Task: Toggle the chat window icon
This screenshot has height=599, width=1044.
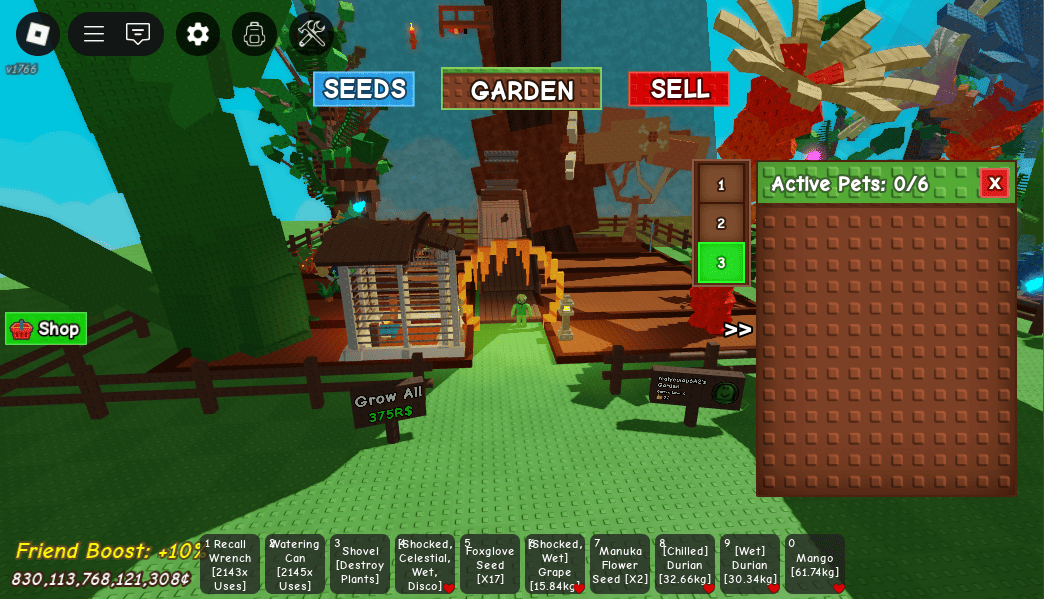Action: [138, 34]
